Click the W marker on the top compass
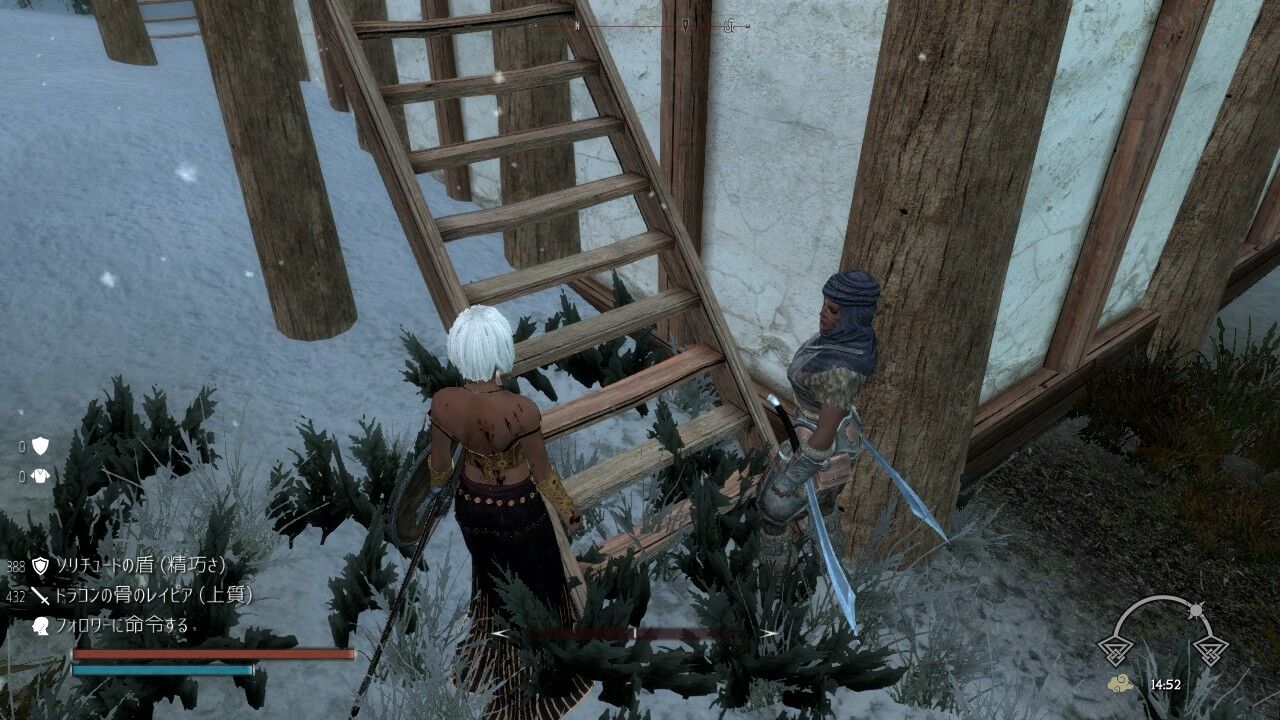 tap(578, 26)
